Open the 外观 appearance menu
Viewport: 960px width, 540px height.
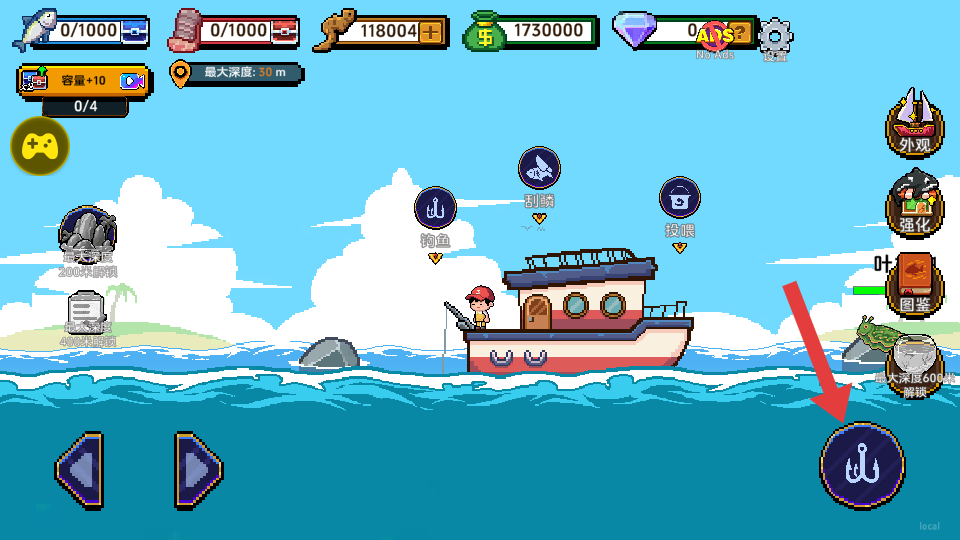[x=914, y=124]
